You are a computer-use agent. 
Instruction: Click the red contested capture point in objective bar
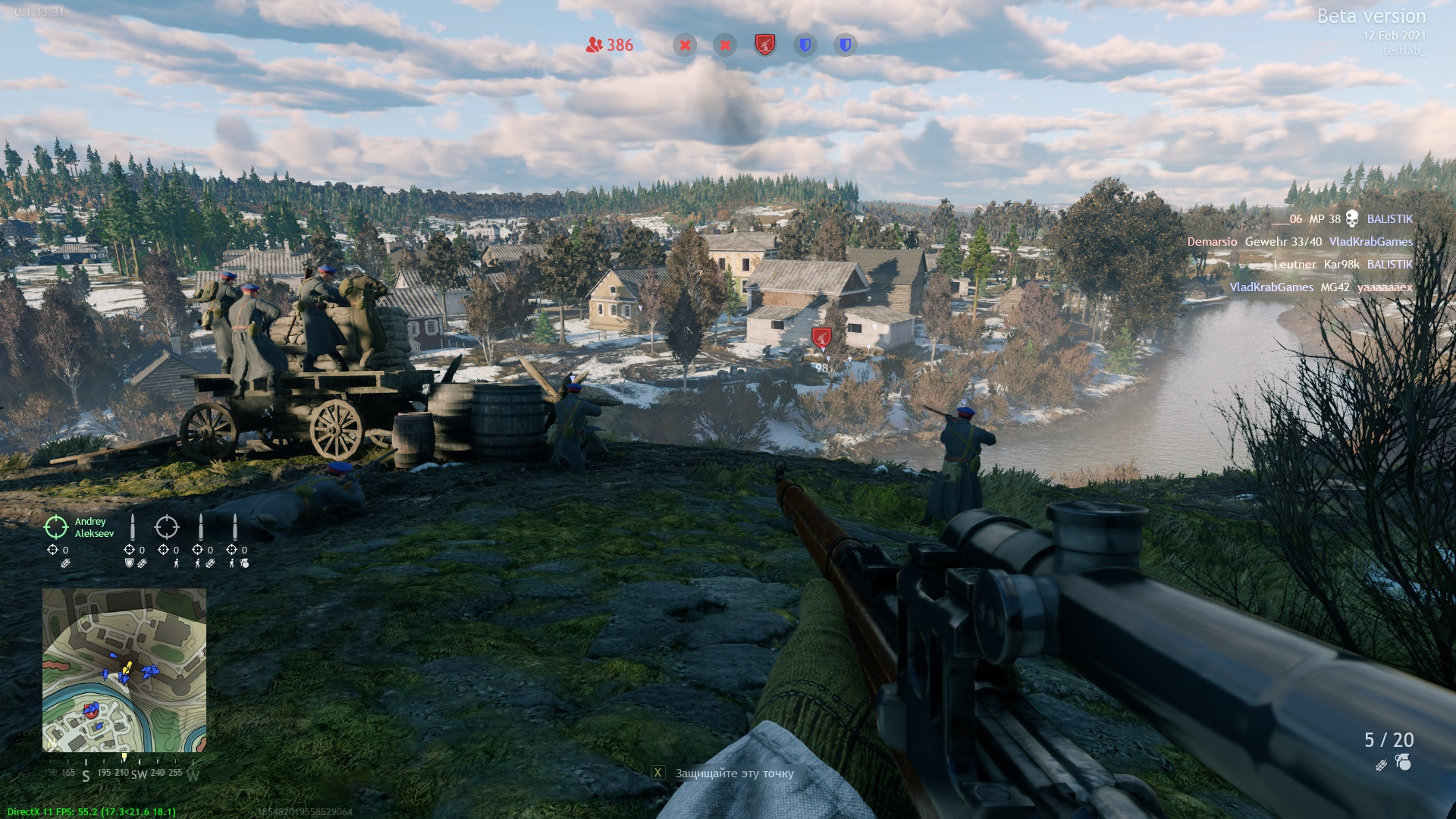765,45
